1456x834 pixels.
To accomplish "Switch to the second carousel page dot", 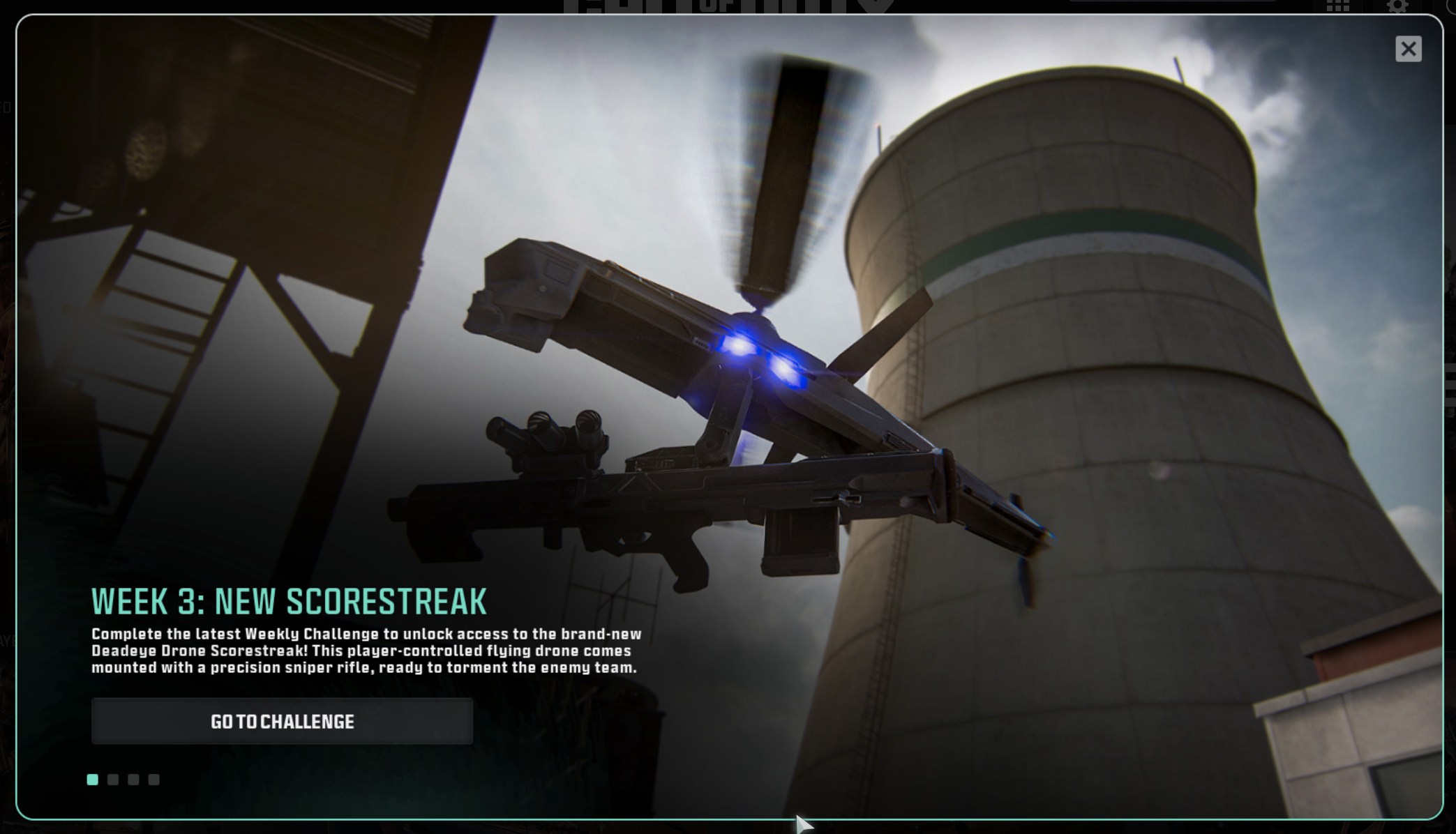I will click(113, 780).
